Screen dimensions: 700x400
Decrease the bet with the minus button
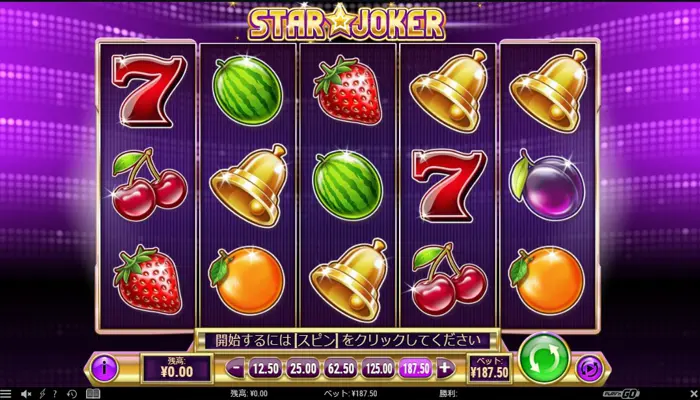pos(235,368)
